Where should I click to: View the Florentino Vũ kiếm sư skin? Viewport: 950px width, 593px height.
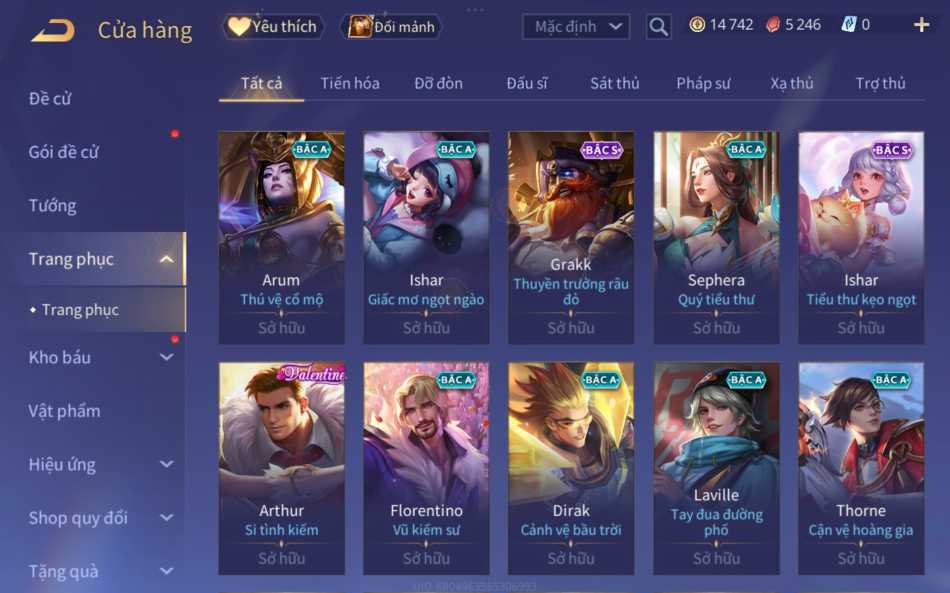pos(426,467)
